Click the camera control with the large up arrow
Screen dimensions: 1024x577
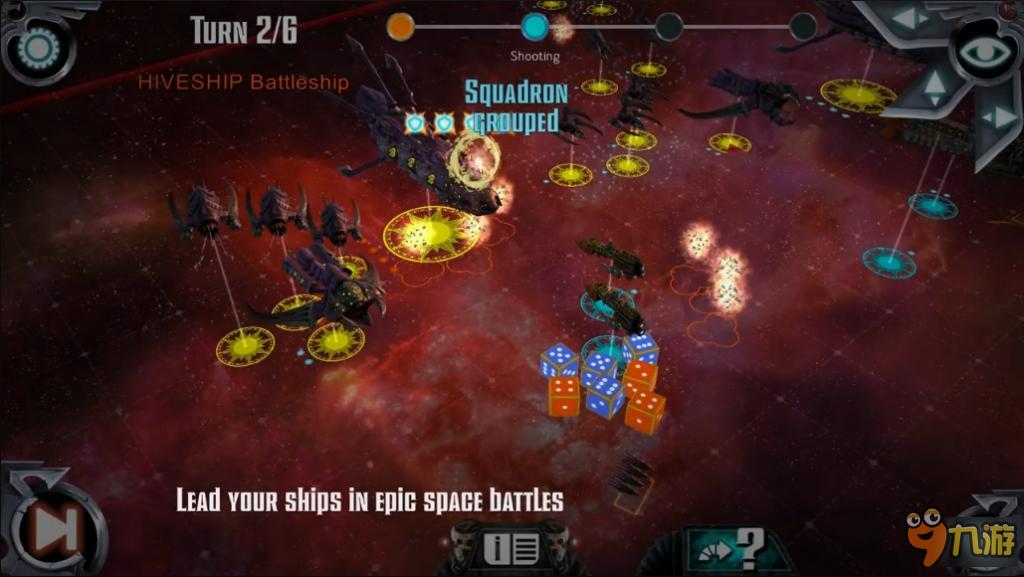pyautogui.click(x=934, y=88)
